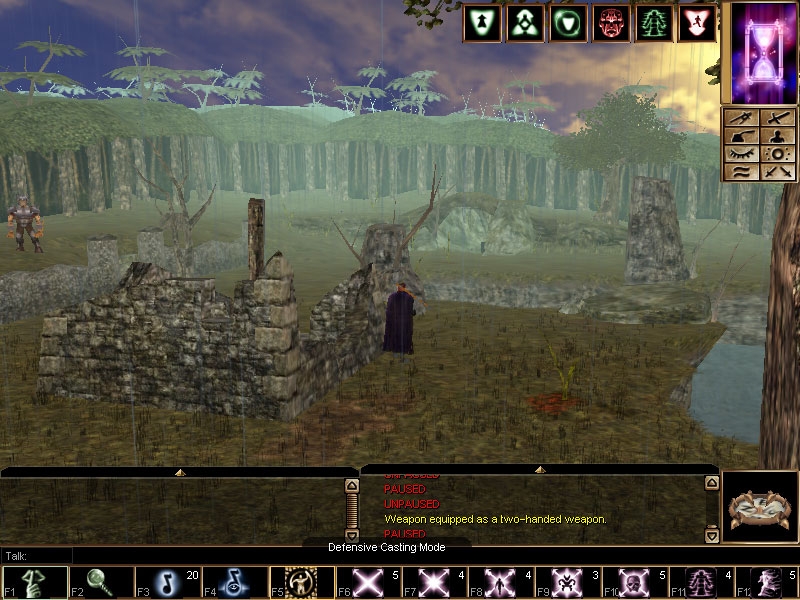
Task: Open the spellbook wavy lines button
Action: [x=741, y=172]
